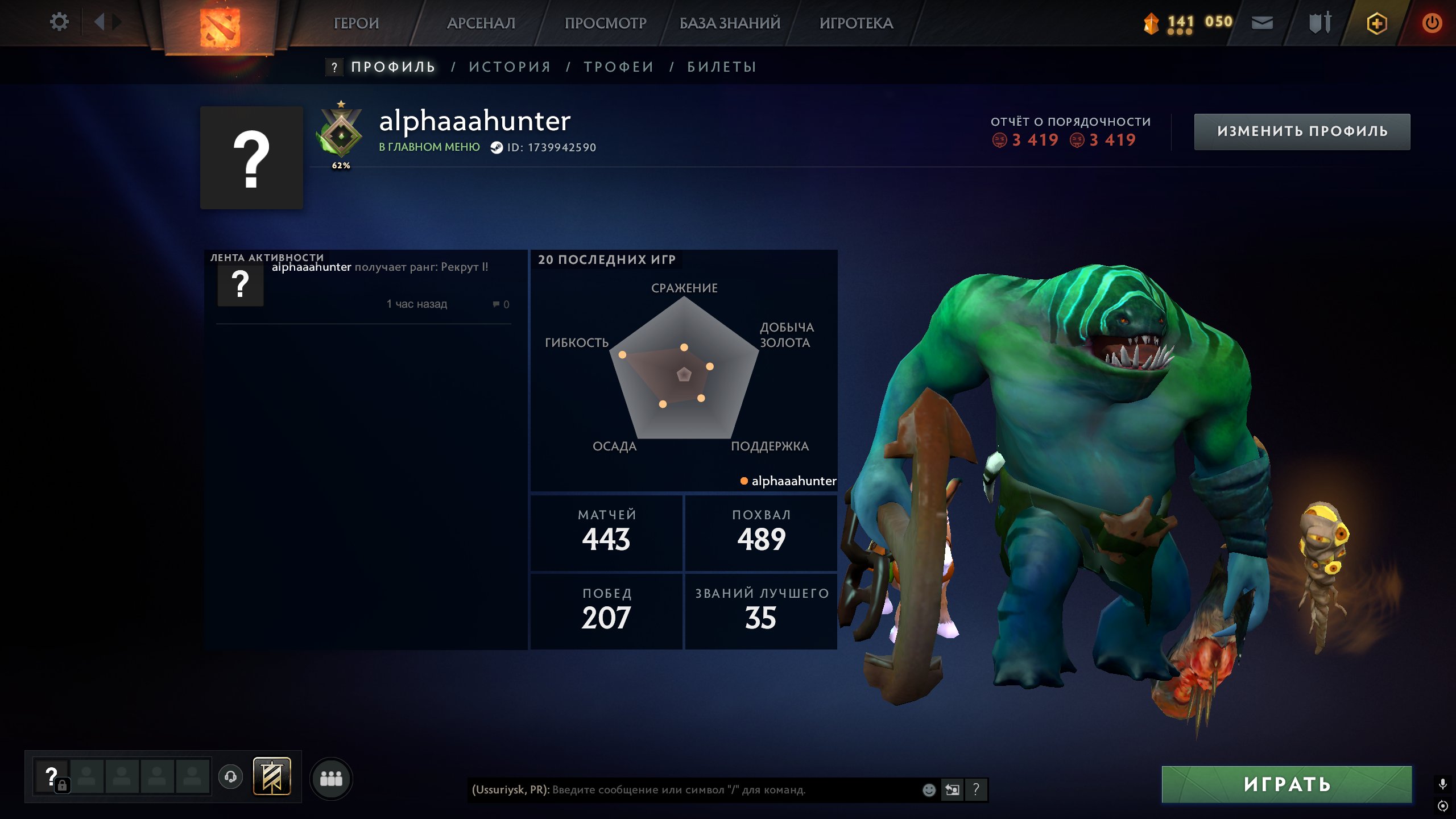The height and width of the screenshot is (819, 1456).
Task: Expand the shards counter dots under 141
Action: 1180,33
